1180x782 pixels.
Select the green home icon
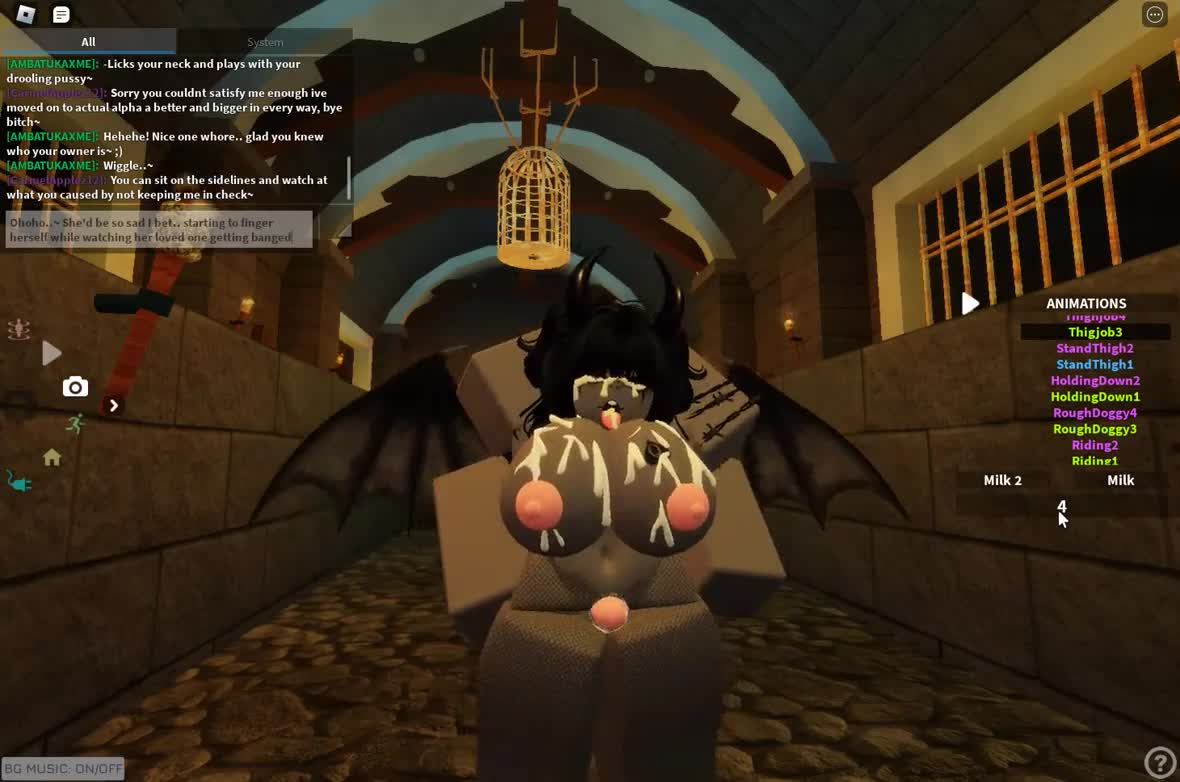tap(52, 457)
